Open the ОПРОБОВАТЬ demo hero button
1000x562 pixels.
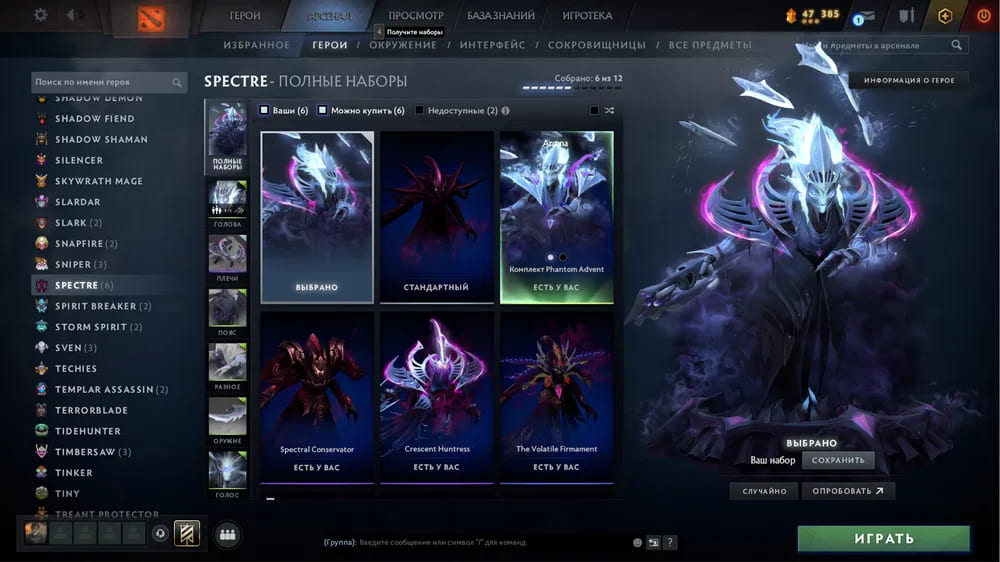[848, 491]
